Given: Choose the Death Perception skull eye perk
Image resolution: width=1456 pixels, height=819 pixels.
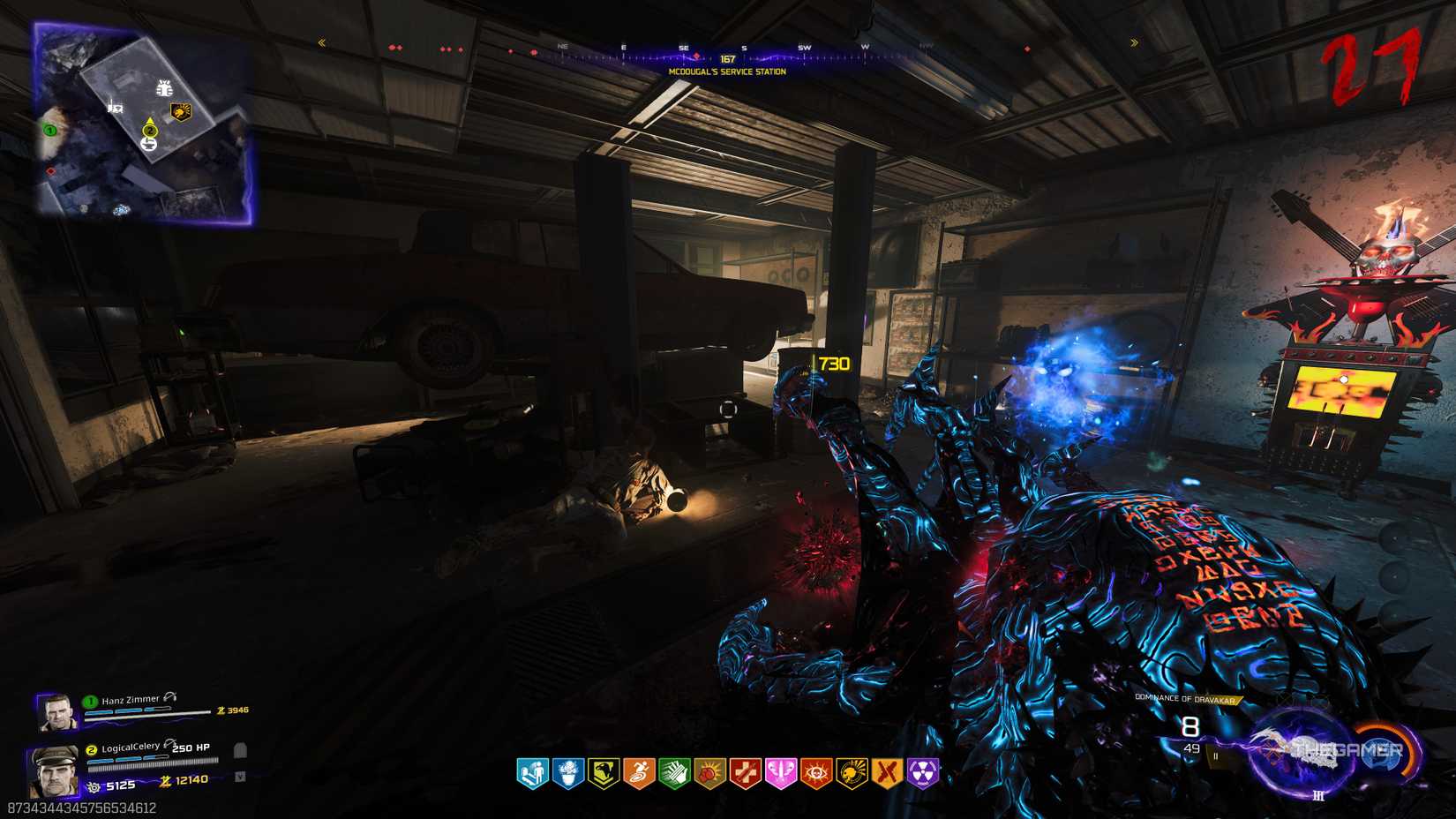Looking at the screenshot, I should point(816,774).
